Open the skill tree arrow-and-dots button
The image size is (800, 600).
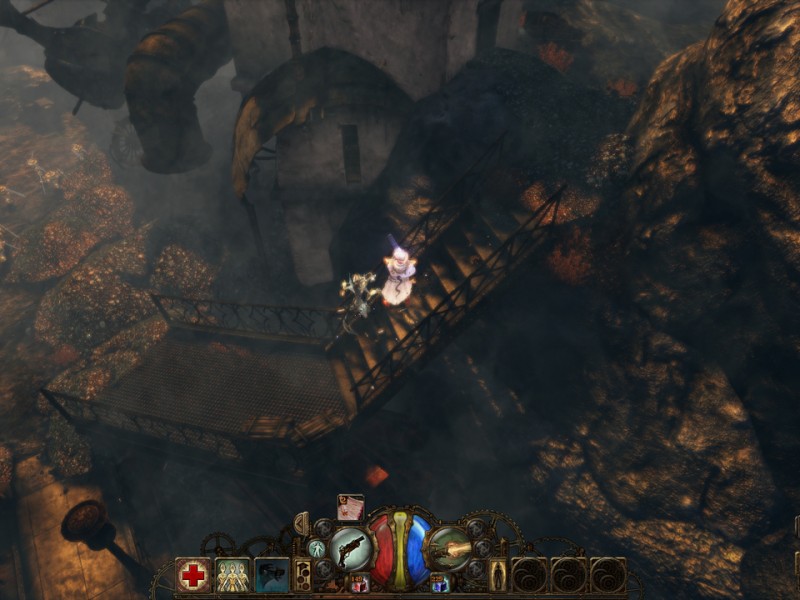[x=304, y=574]
